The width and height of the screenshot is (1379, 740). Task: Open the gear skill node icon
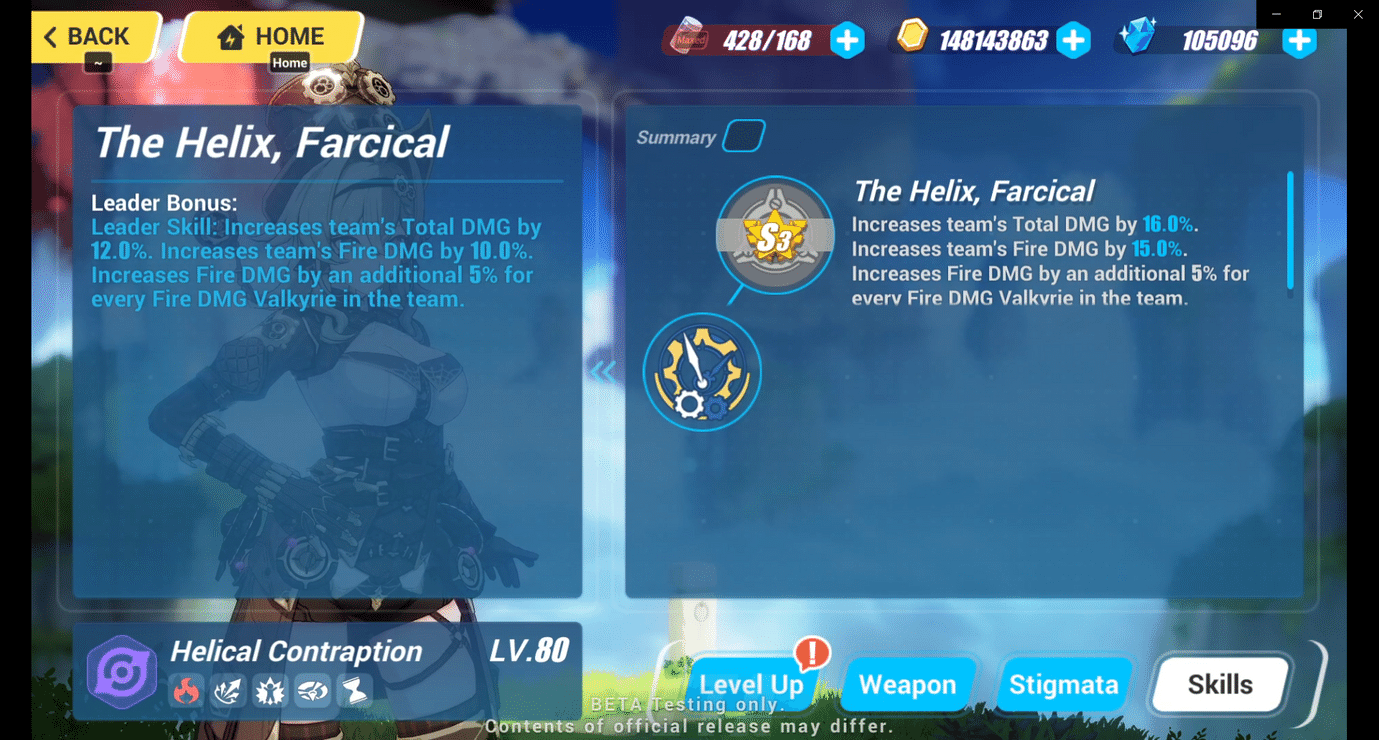[702, 372]
